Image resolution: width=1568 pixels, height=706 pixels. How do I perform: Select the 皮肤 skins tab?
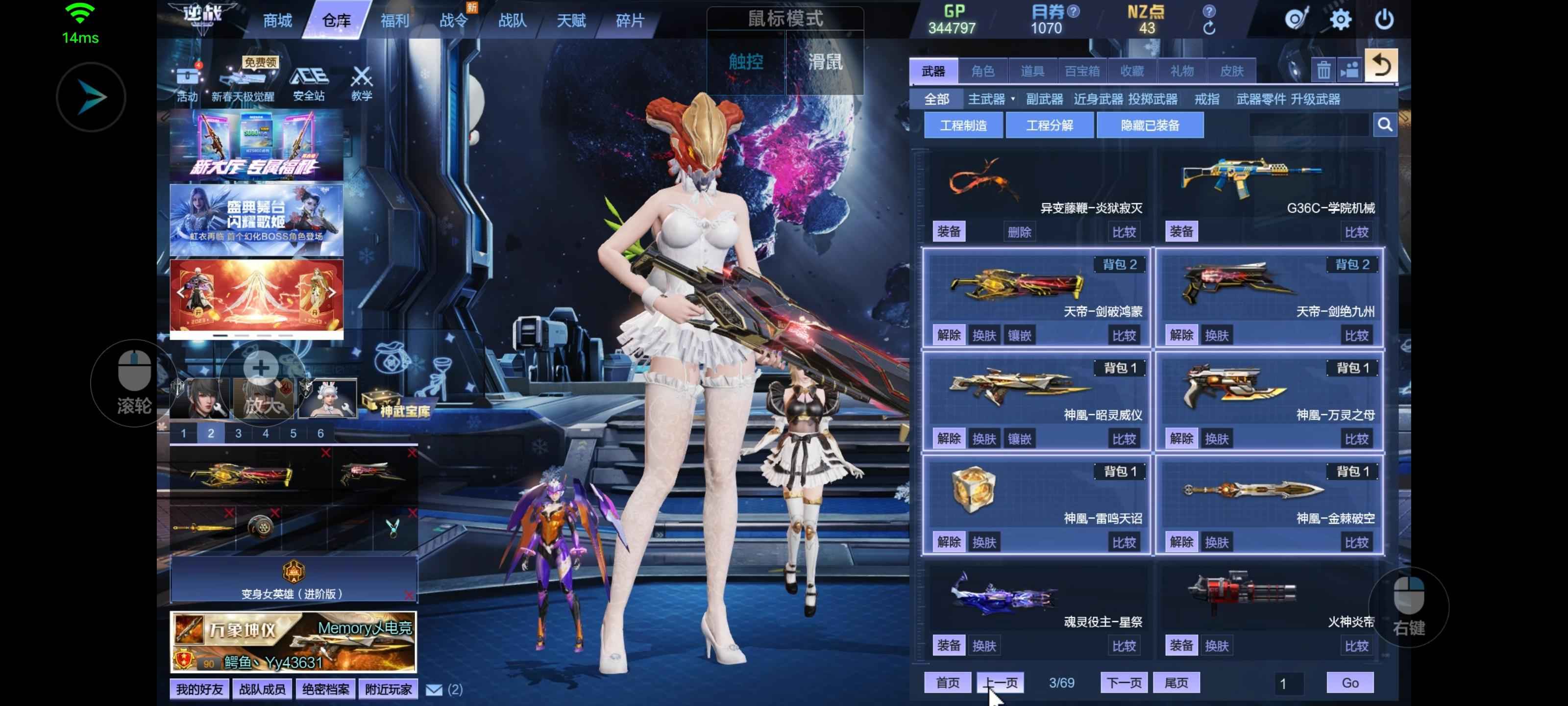pyautogui.click(x=1231, y=71)
